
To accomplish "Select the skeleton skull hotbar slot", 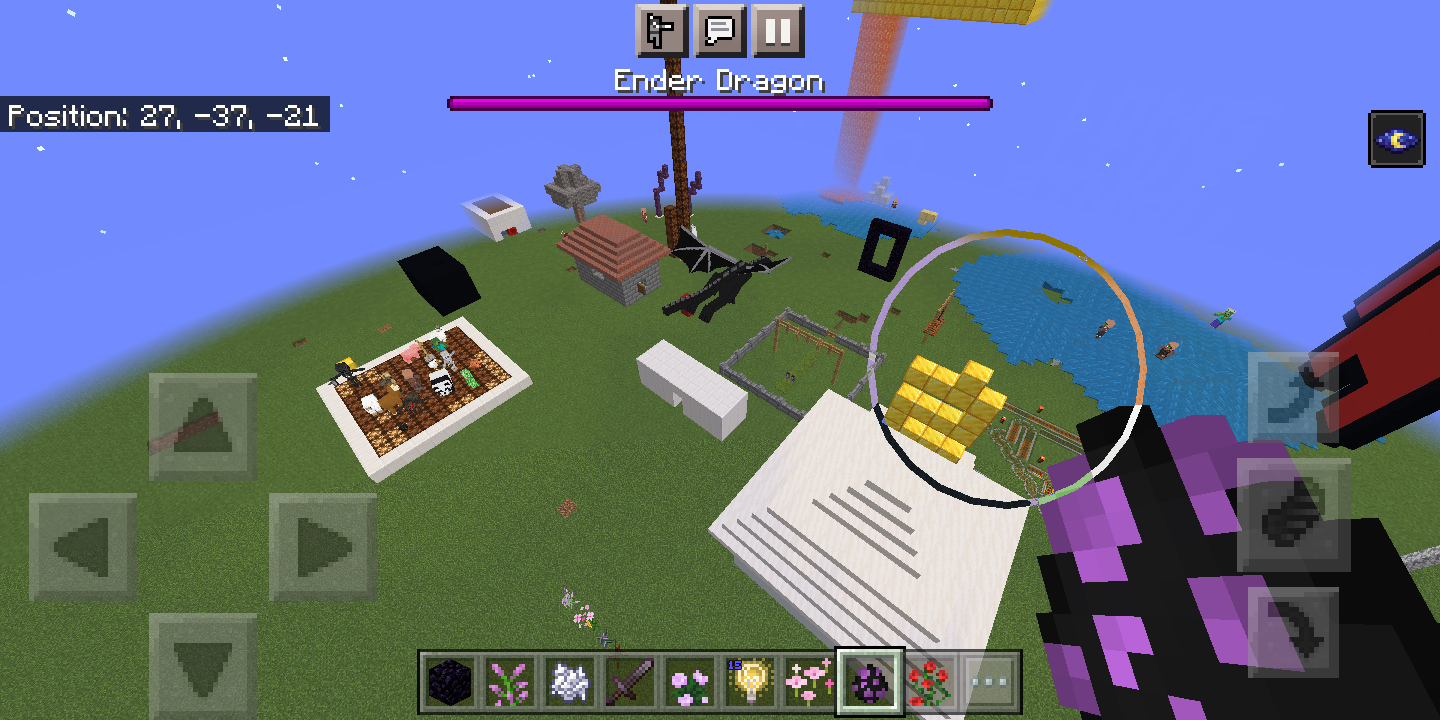I will pos(568,680).
